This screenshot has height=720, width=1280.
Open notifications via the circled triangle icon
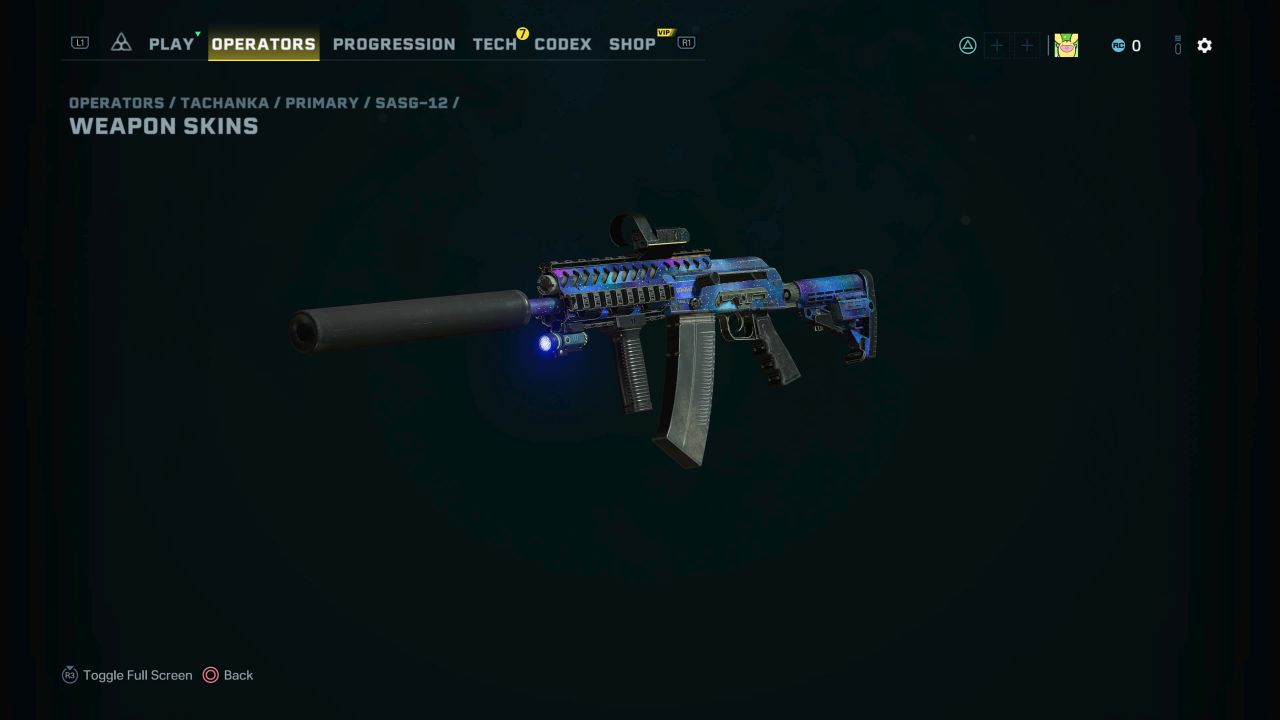click(x=966, y=45)
